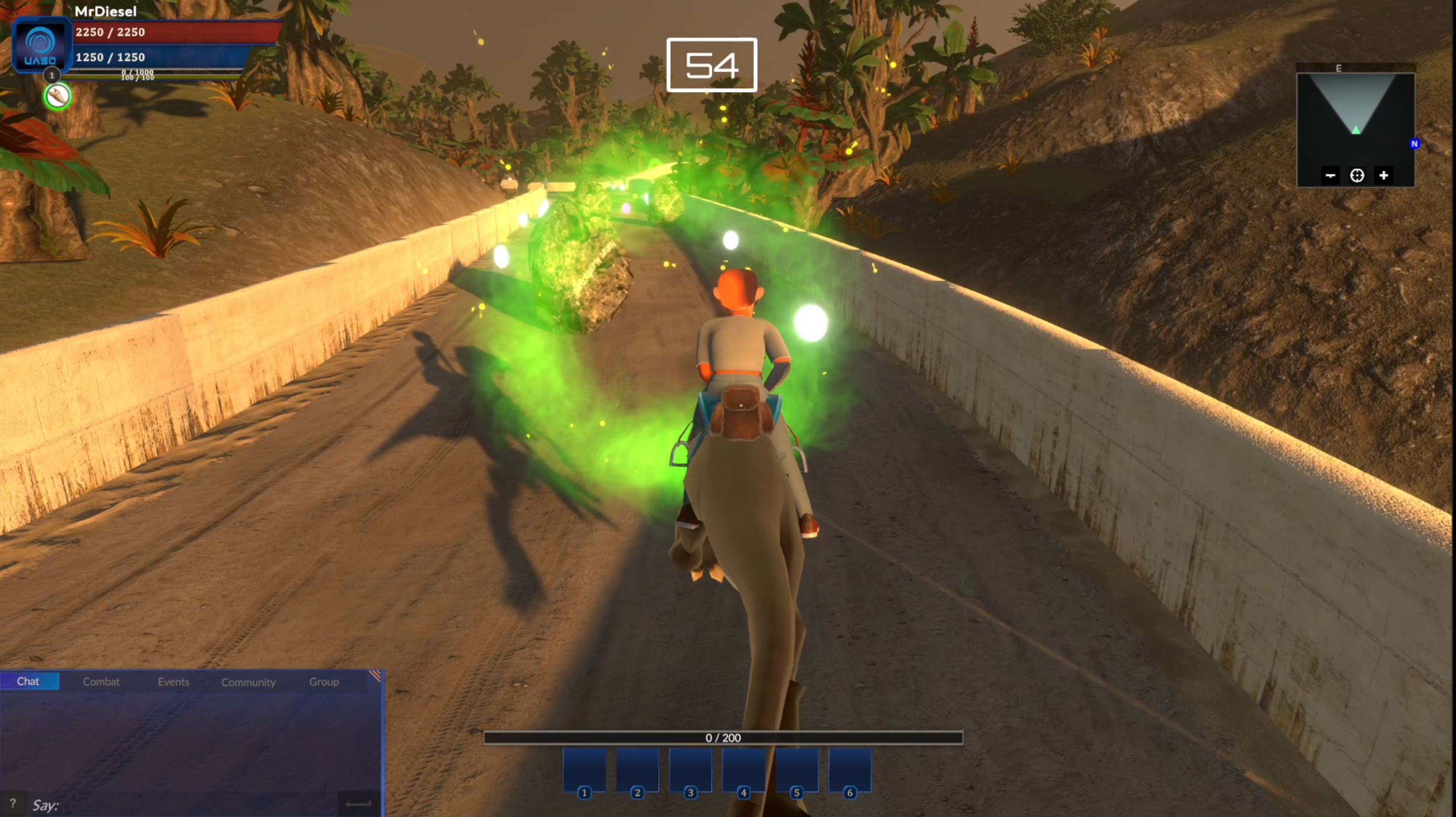The width and height of the screenshot is (1456, 817).
Task: Switch to the Group tab
Action: click(324, 682)
